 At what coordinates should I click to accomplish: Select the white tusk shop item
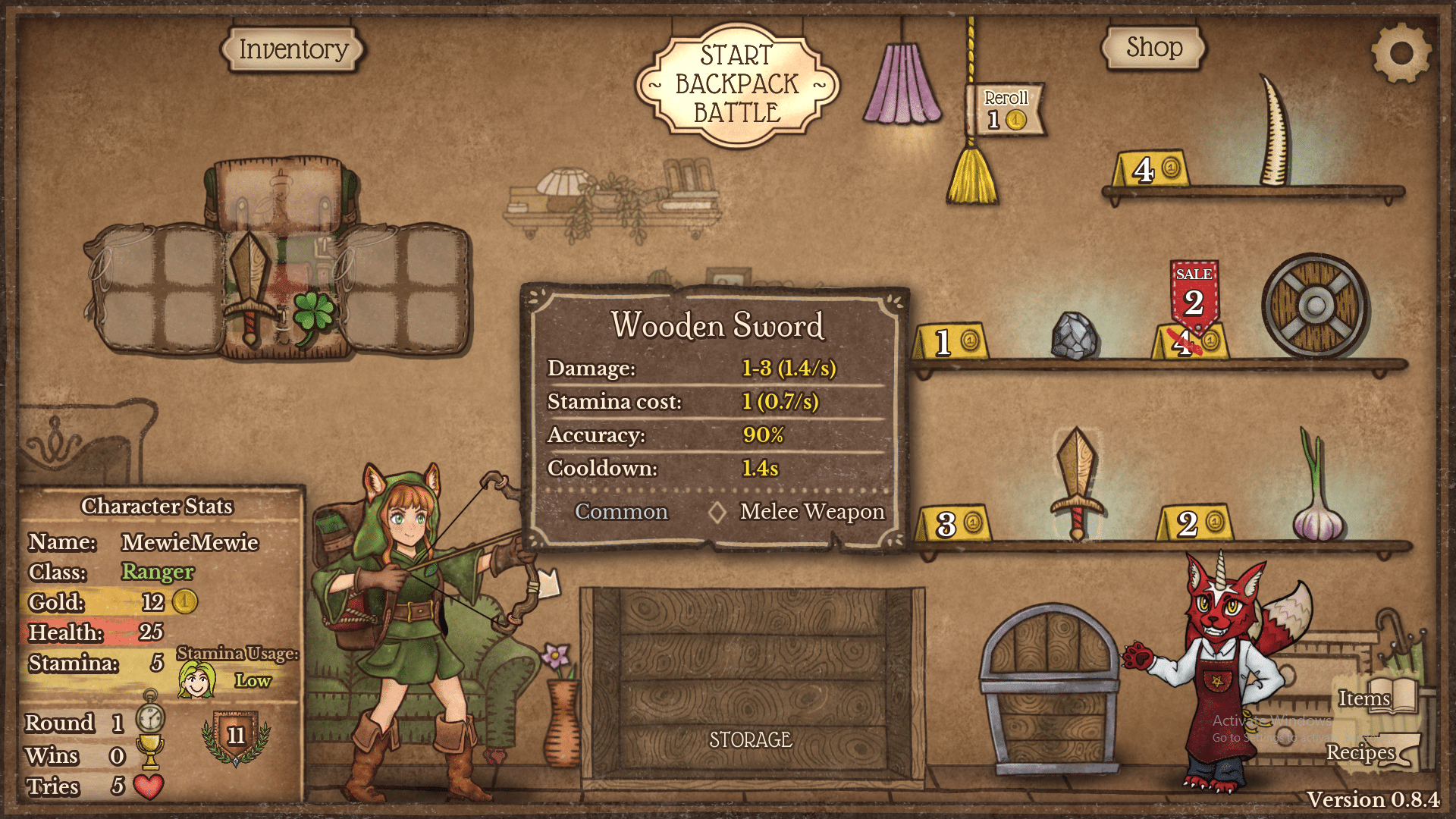(x=1276, y=133)
